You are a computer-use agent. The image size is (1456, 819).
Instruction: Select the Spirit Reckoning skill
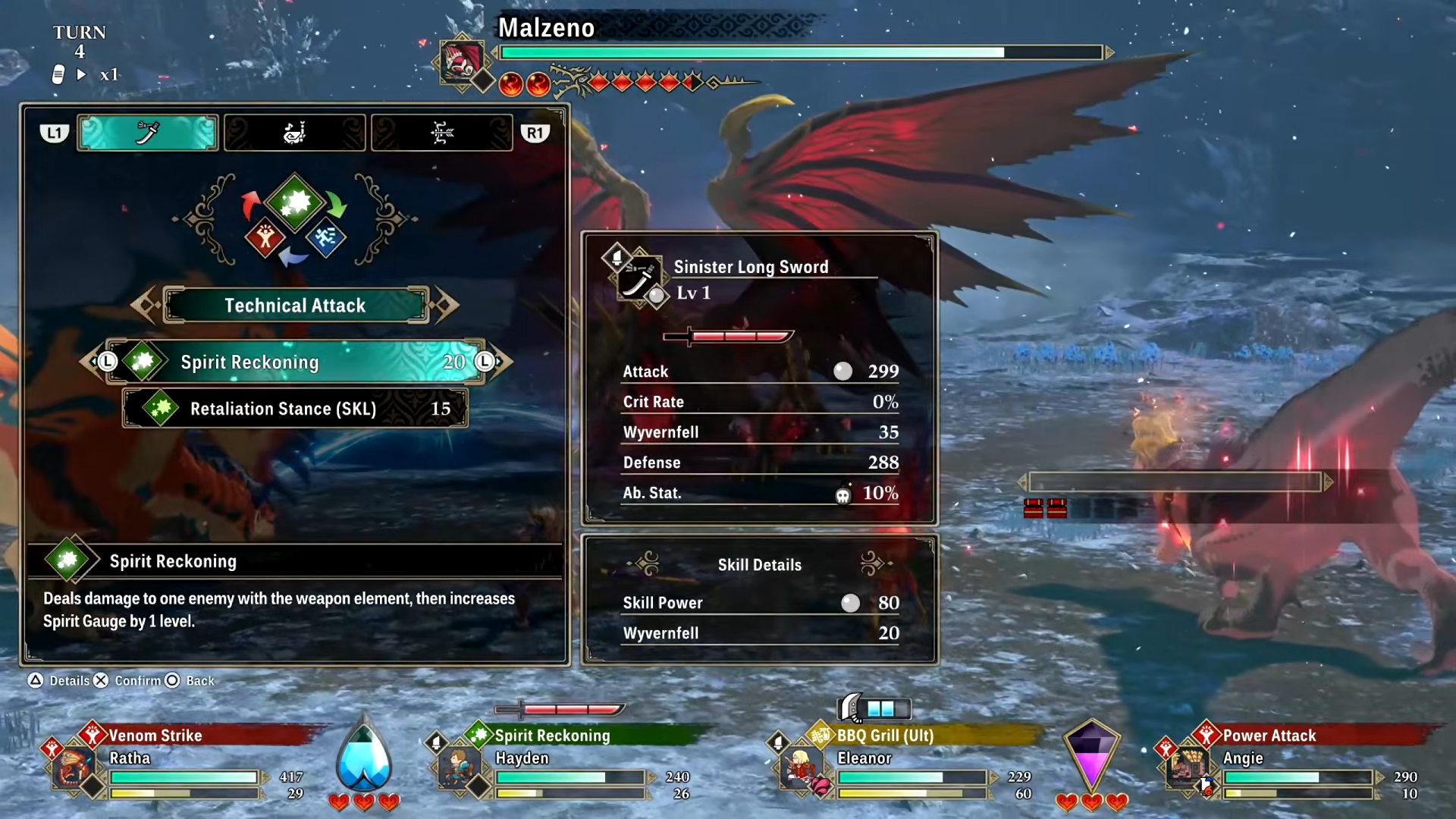pyautogui.click(x=295, y=362)
